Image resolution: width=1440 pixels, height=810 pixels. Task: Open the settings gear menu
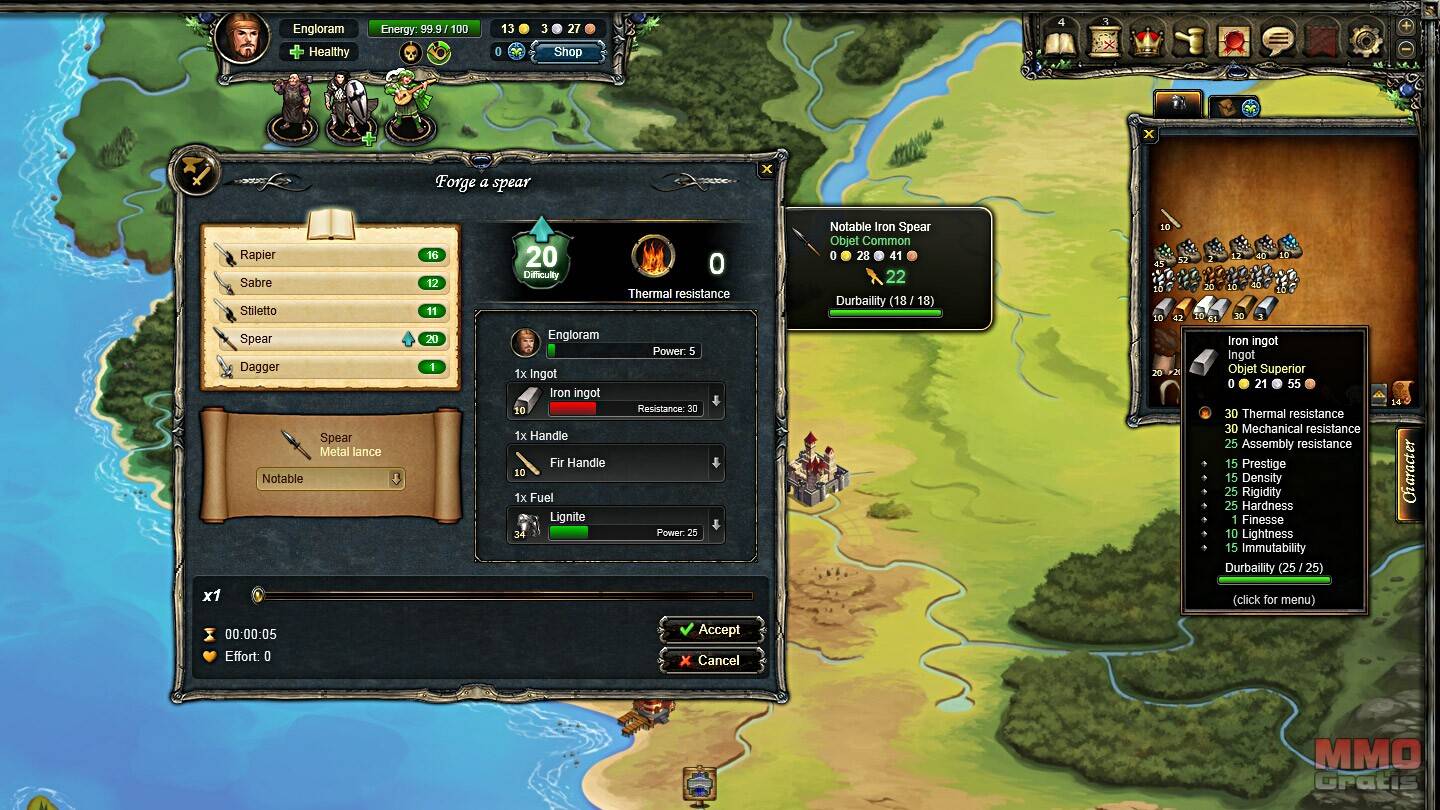pos(1365,41)
